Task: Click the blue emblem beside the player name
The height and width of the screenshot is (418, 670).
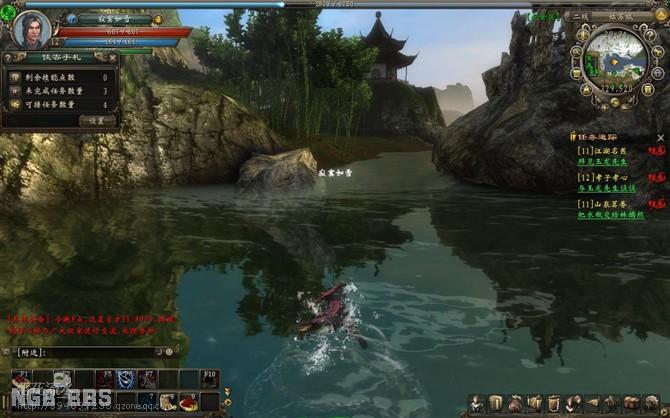Action: click(x=72, y=19)
